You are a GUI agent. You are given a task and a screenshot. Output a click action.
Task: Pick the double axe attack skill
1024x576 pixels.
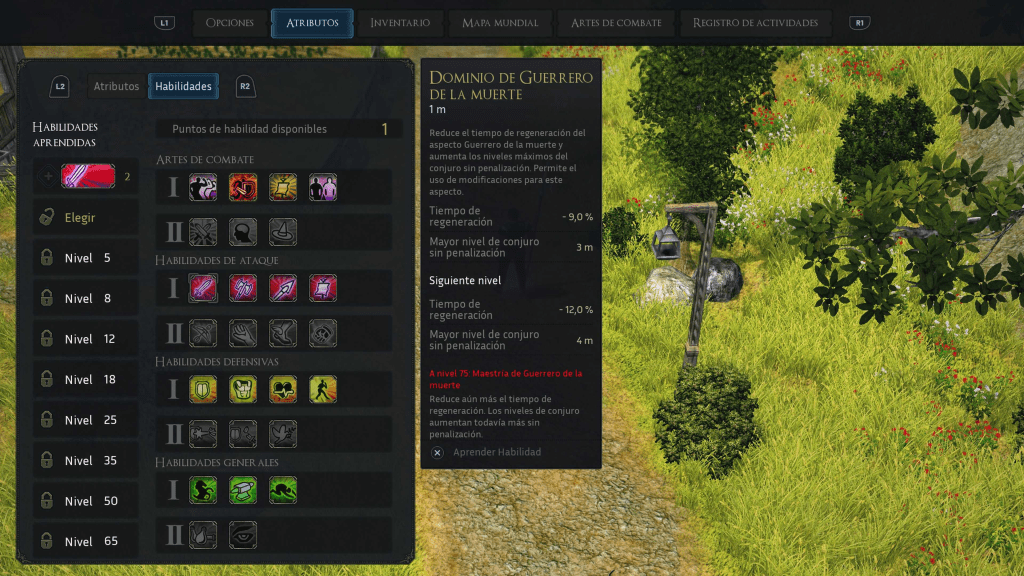point(243,288)
